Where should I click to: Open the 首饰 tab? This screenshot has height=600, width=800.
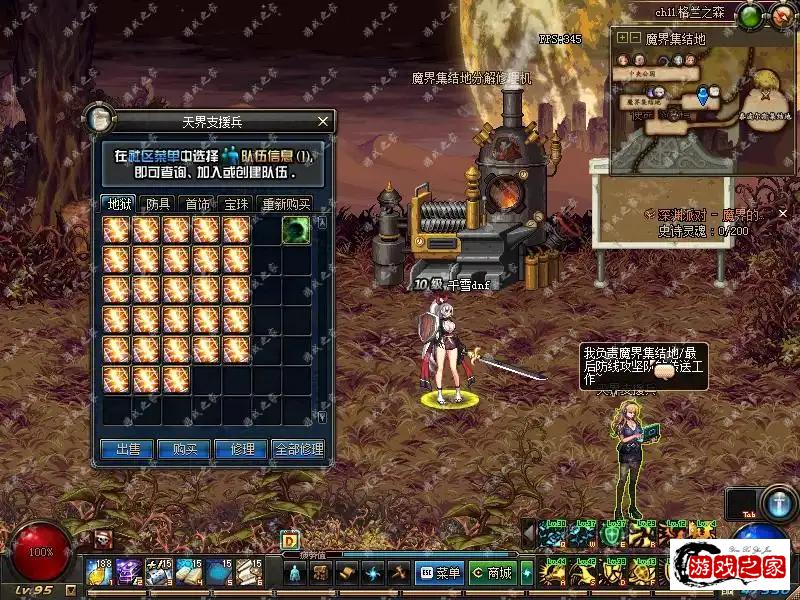click(x=197, y=204)
